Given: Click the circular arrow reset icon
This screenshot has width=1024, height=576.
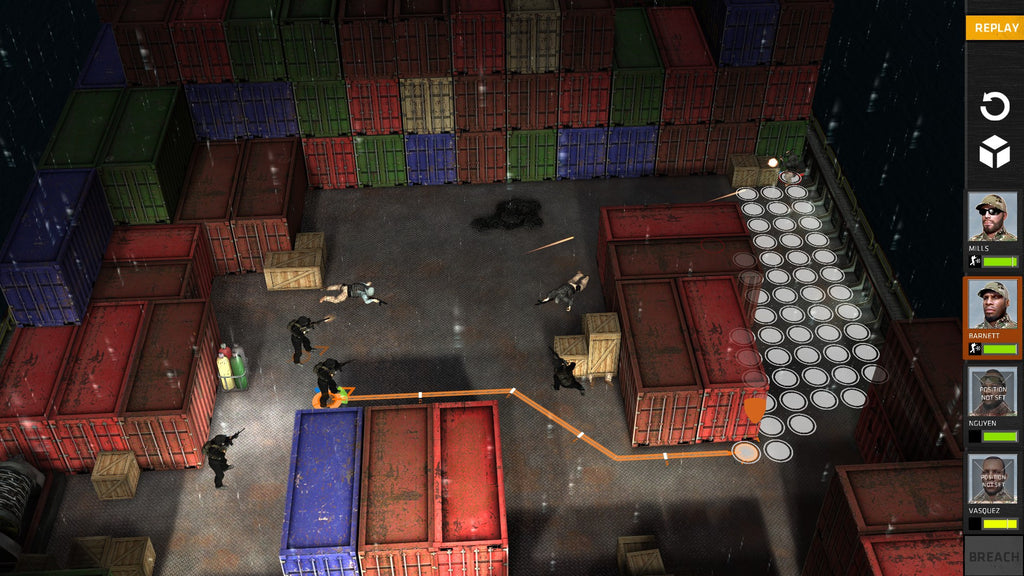Looking at the screenshot, I should coord(994,106).
